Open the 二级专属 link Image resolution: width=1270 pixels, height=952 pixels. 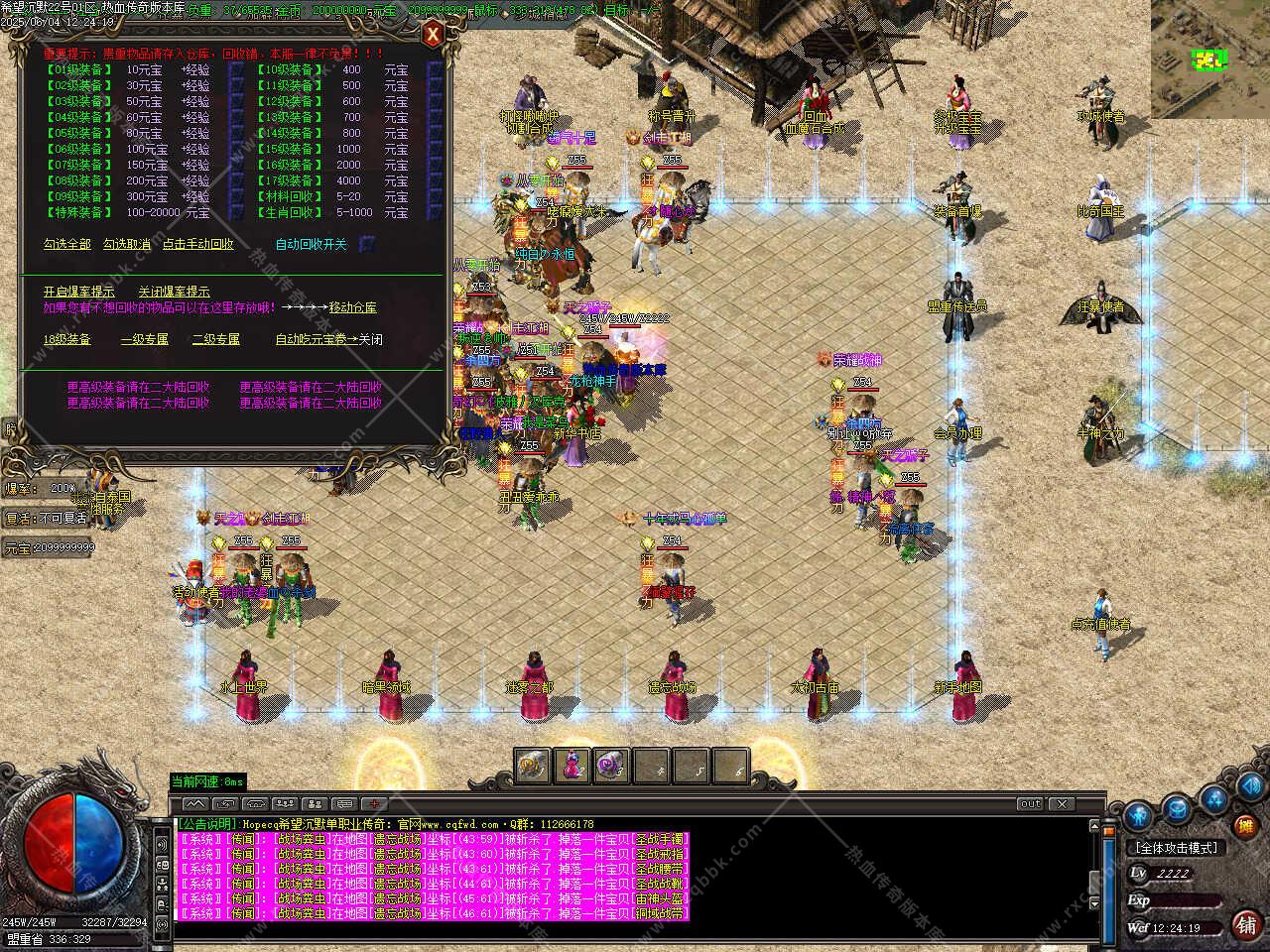[216, 339]
